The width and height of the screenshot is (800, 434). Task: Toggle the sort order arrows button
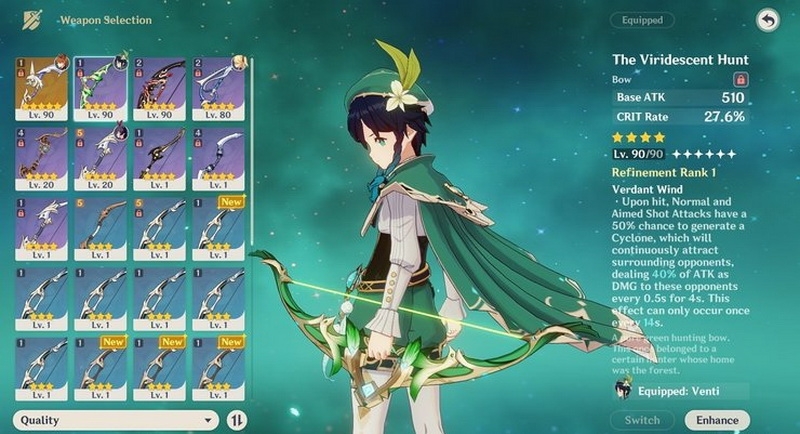click(238, 420)
